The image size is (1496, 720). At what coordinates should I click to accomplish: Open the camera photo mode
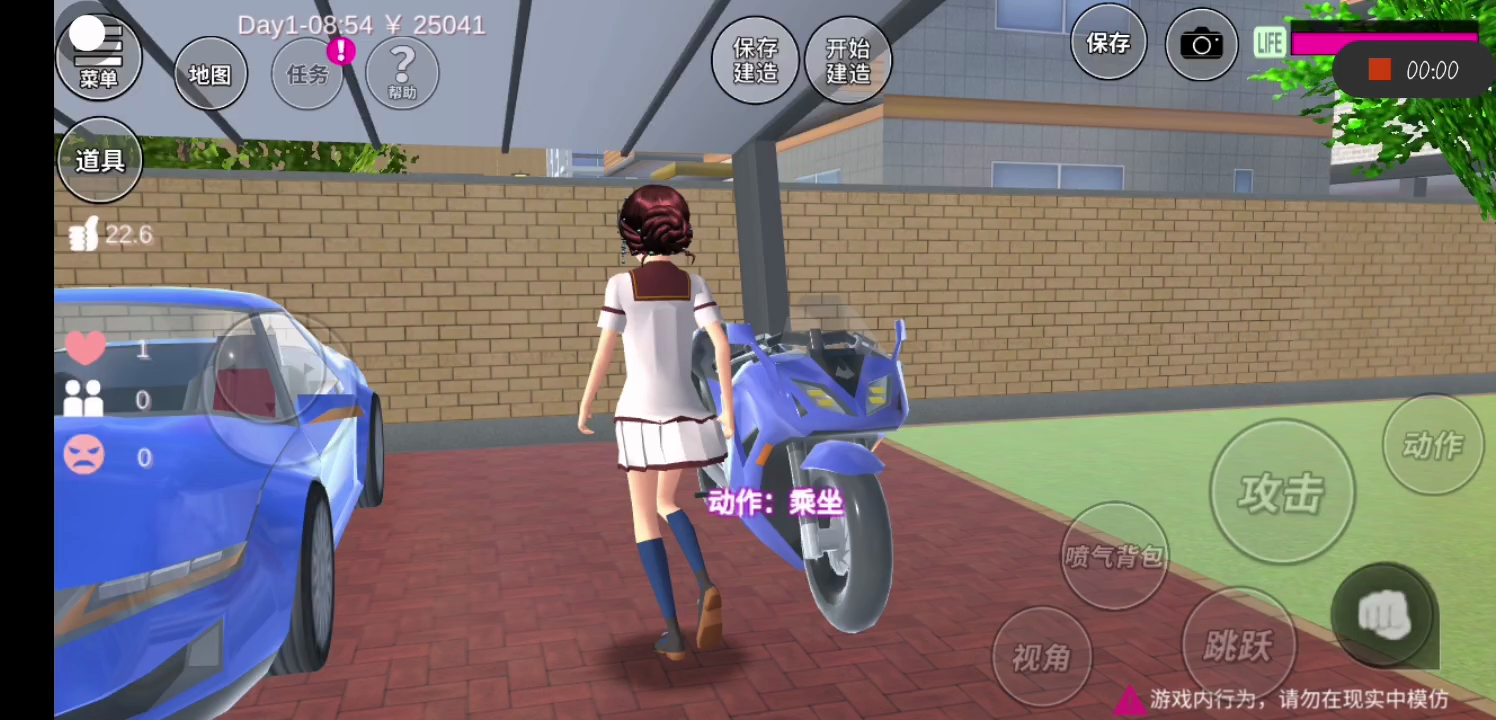click(x=1201, y=45)
